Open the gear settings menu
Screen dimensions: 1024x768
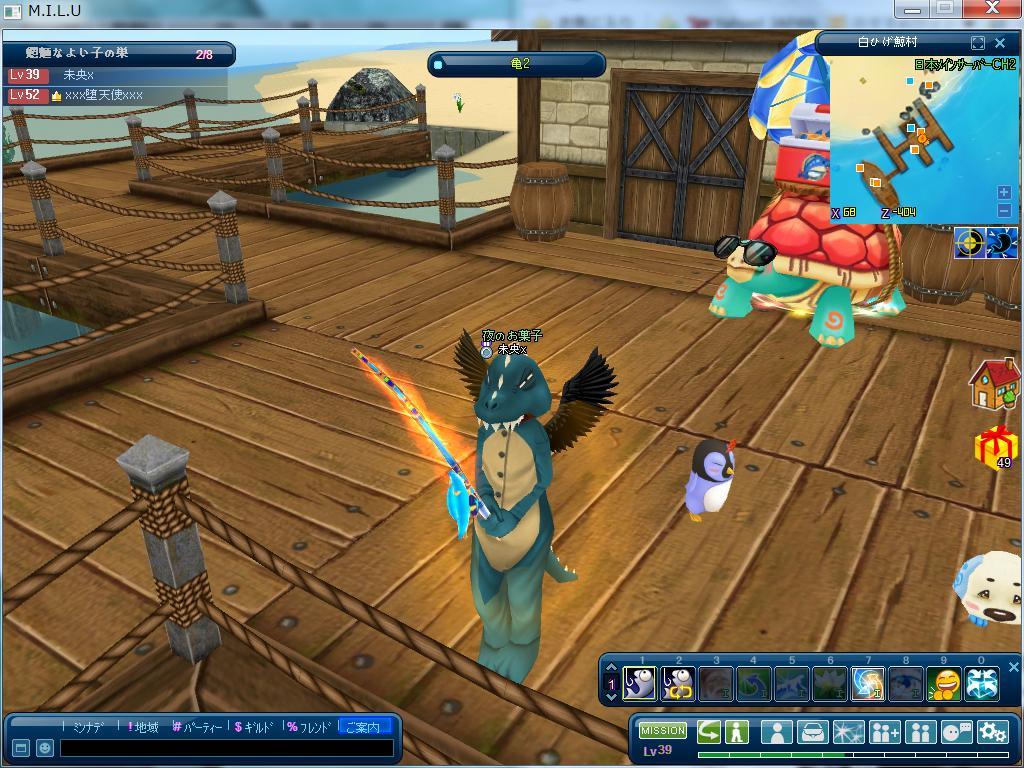click(x=993, y=732)
